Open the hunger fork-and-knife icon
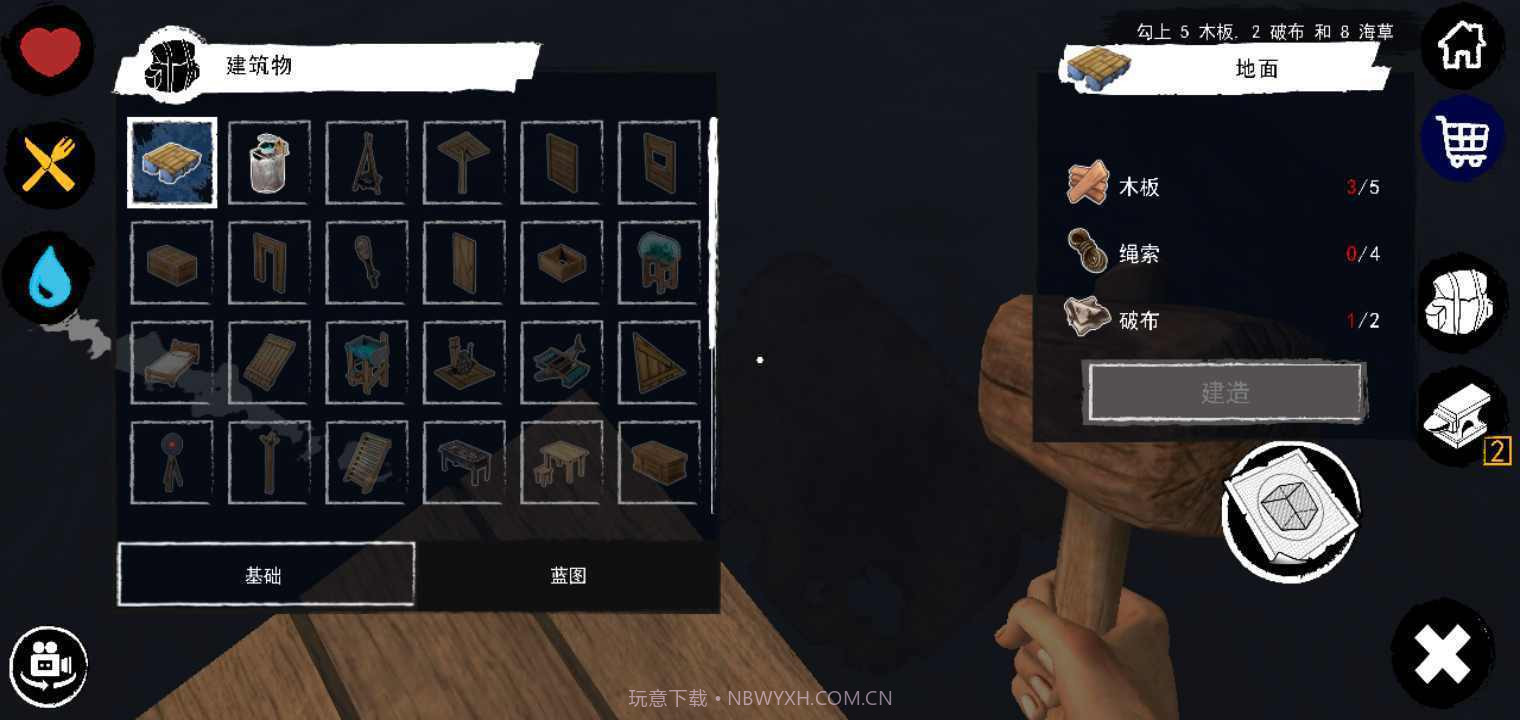The image size is (1520, 720). pyautogui.click(x=48, y=163)
